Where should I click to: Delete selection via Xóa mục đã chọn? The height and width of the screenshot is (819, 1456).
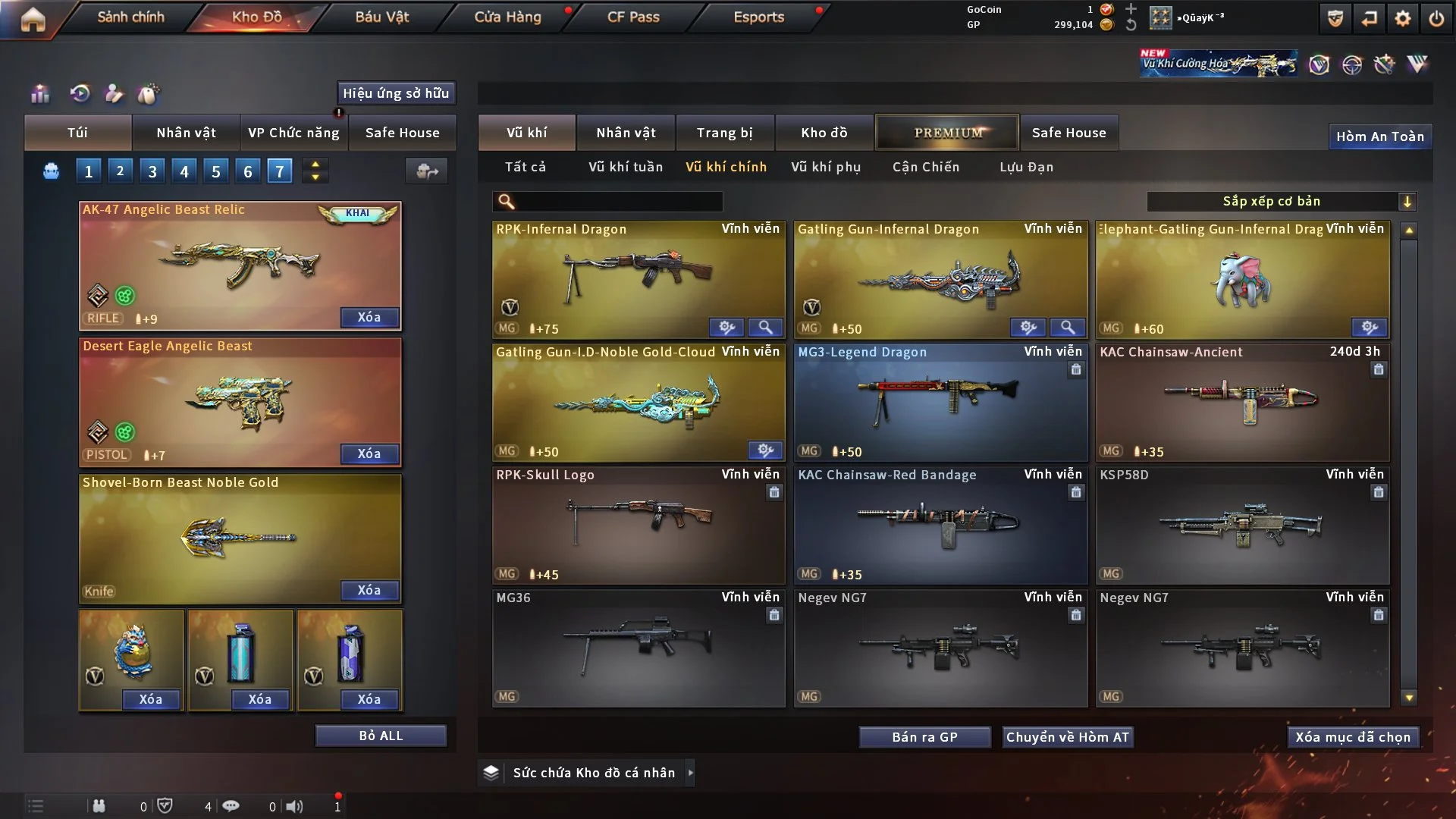click(x=1352, y=737)
